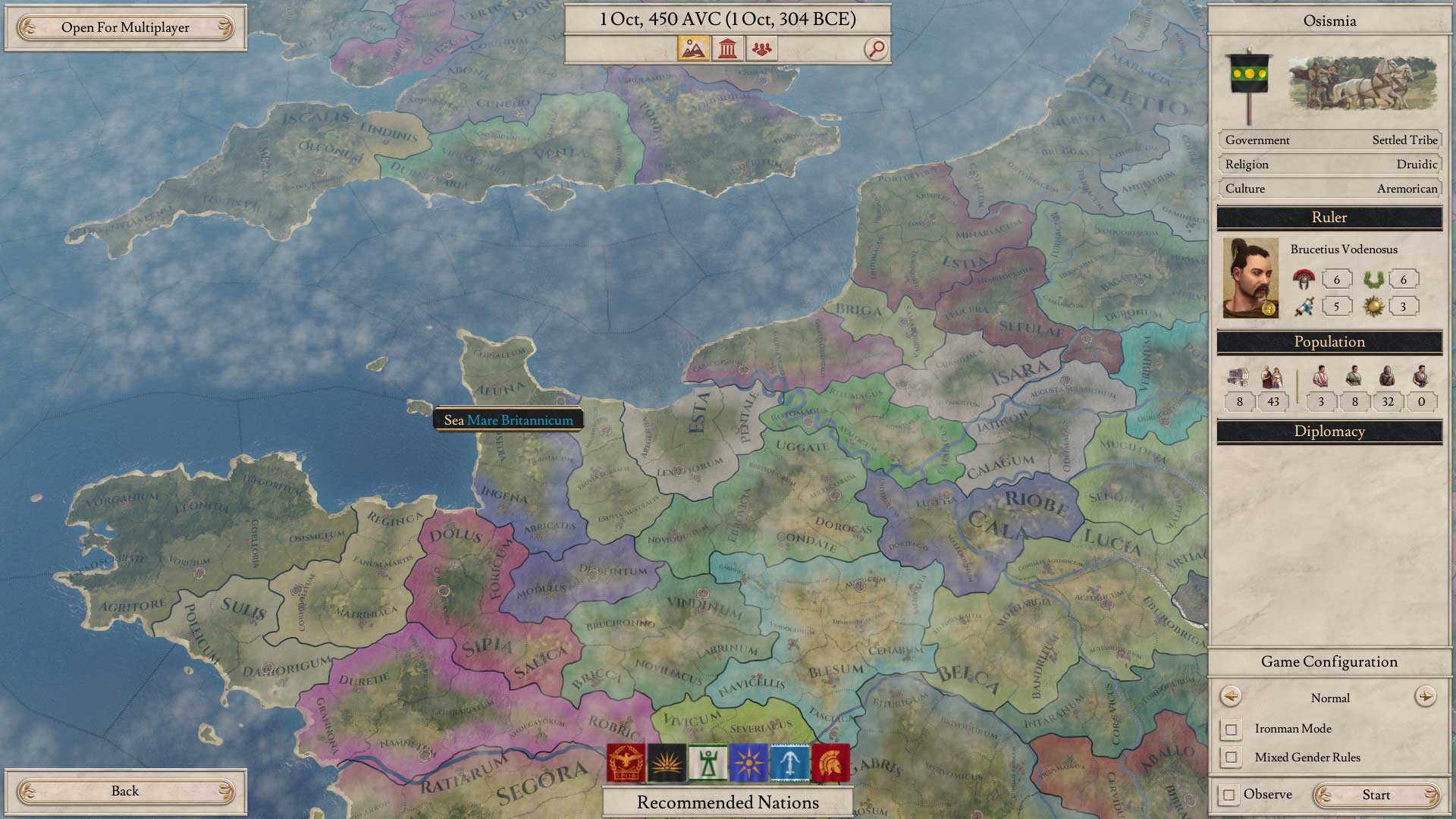
Task: Go back to the previous menu
Action: [125, 792]
